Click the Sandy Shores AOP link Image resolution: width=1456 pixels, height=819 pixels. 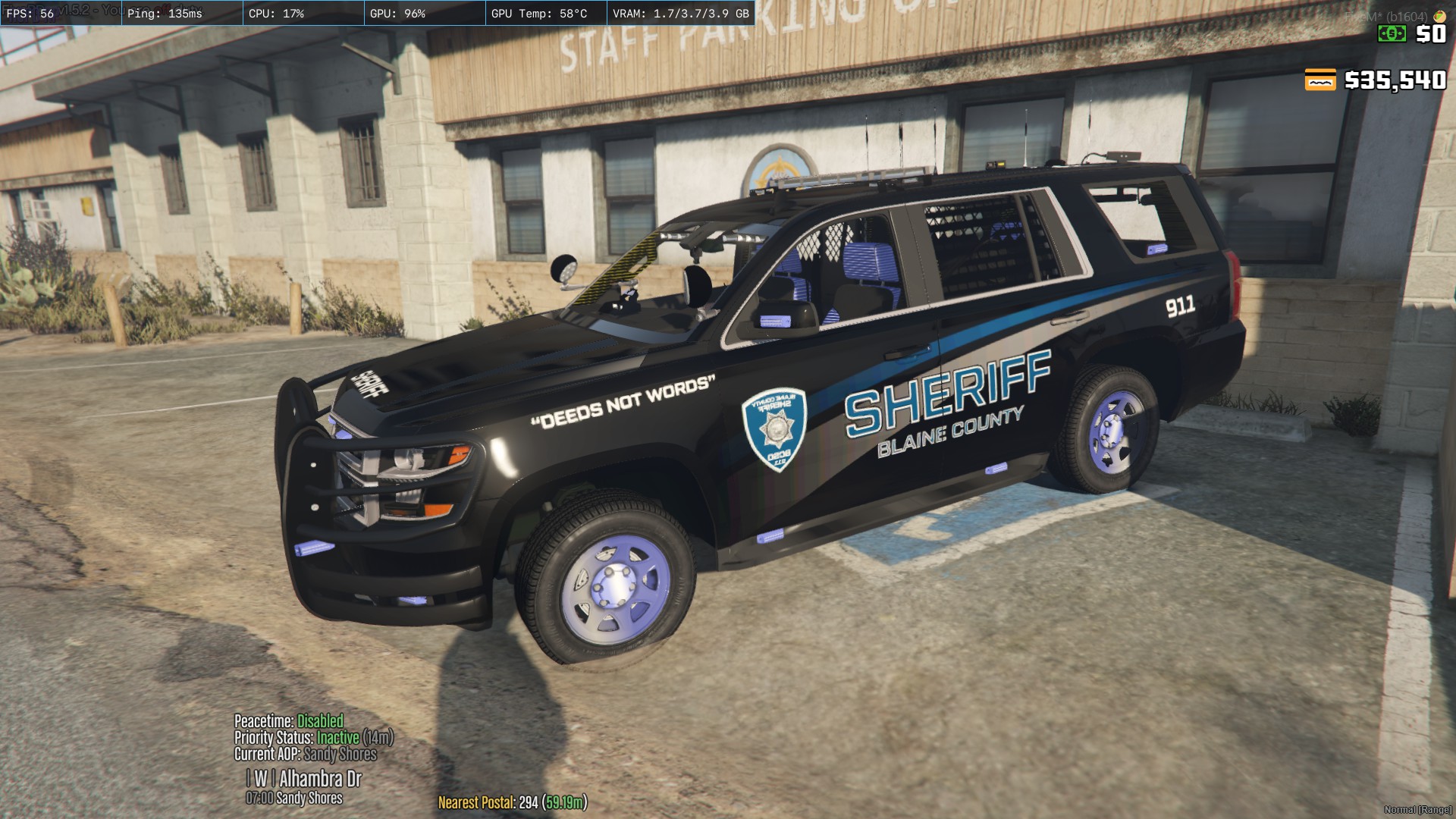[x=340, y=754]
